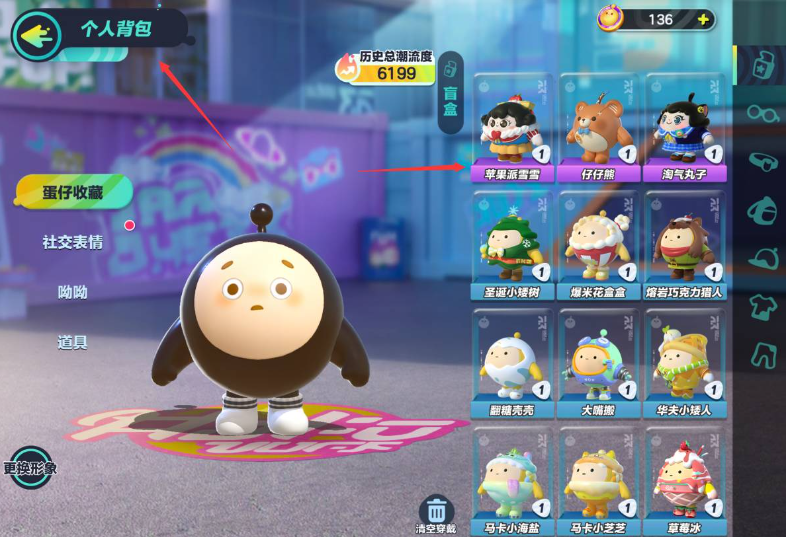Open the cap headwear tab
The image size is (787, 537).
click(x=762, y=258)
